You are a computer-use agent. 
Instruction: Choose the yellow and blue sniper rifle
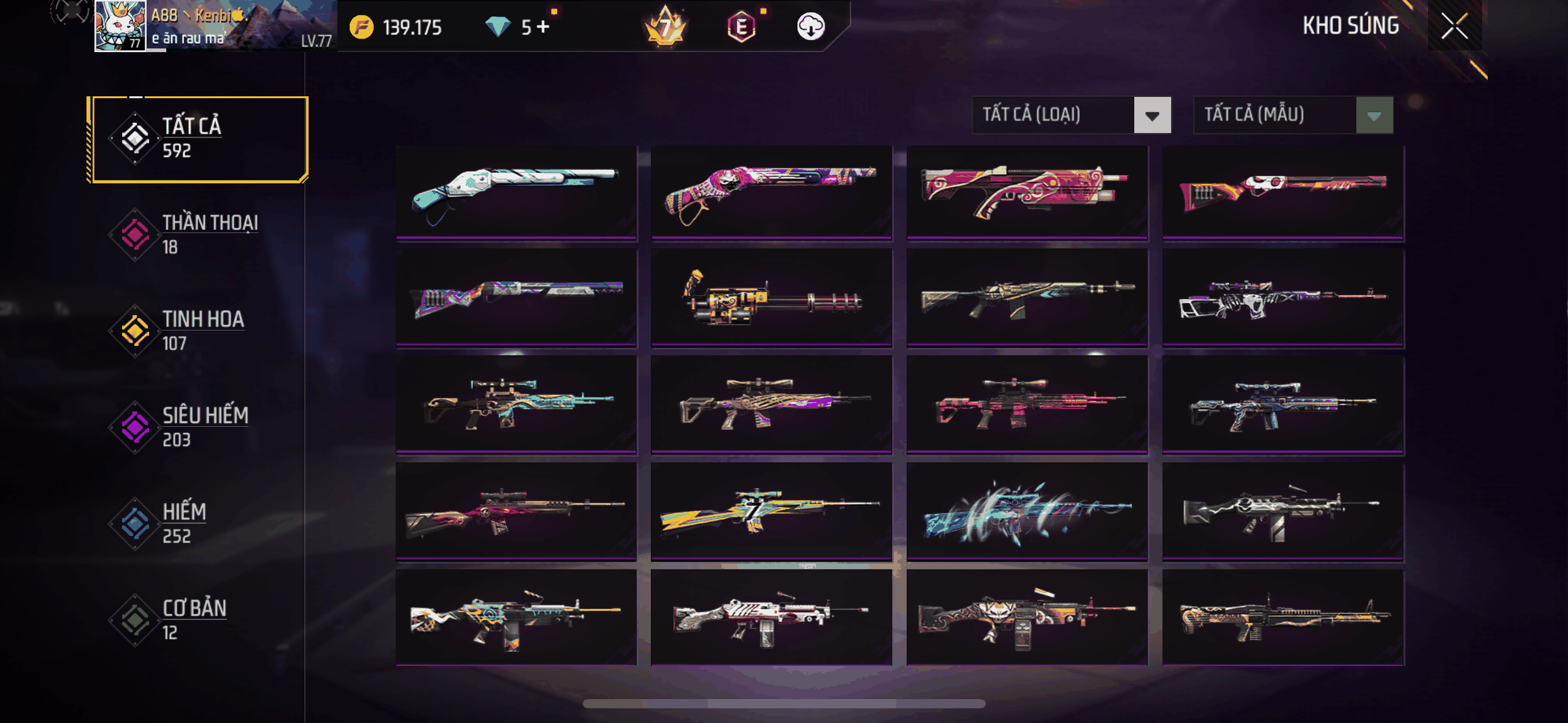coord(771,511)
